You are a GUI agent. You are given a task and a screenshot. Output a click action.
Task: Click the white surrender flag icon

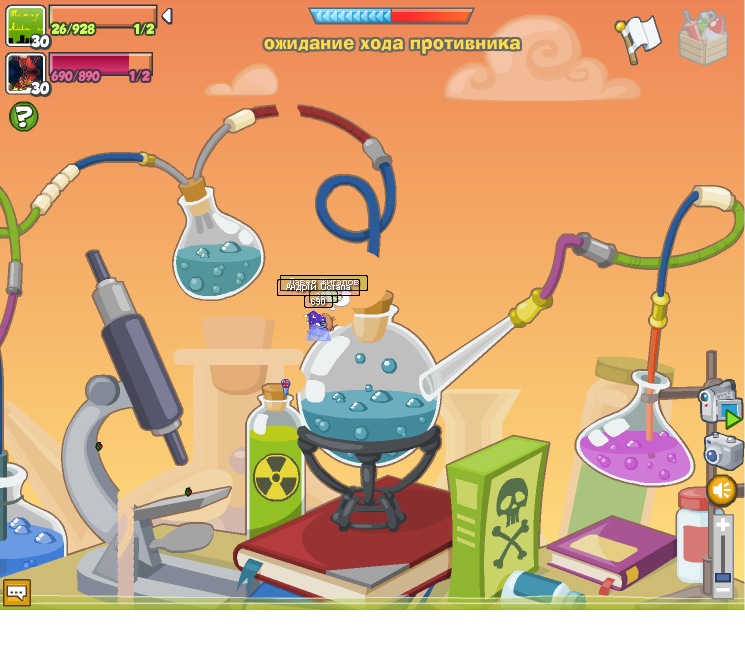click(639, 37)
